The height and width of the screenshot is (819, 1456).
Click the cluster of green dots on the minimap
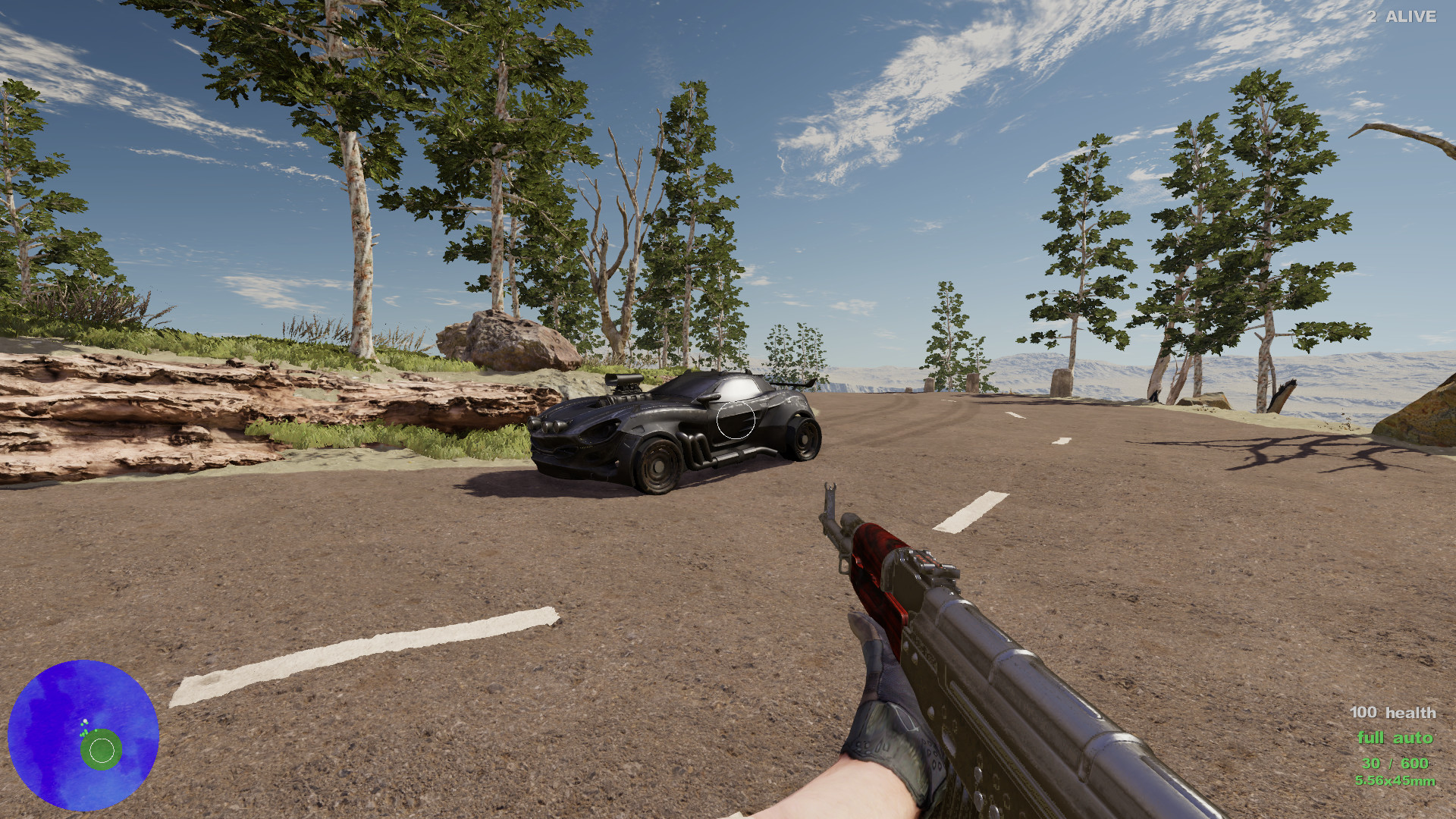83,733
